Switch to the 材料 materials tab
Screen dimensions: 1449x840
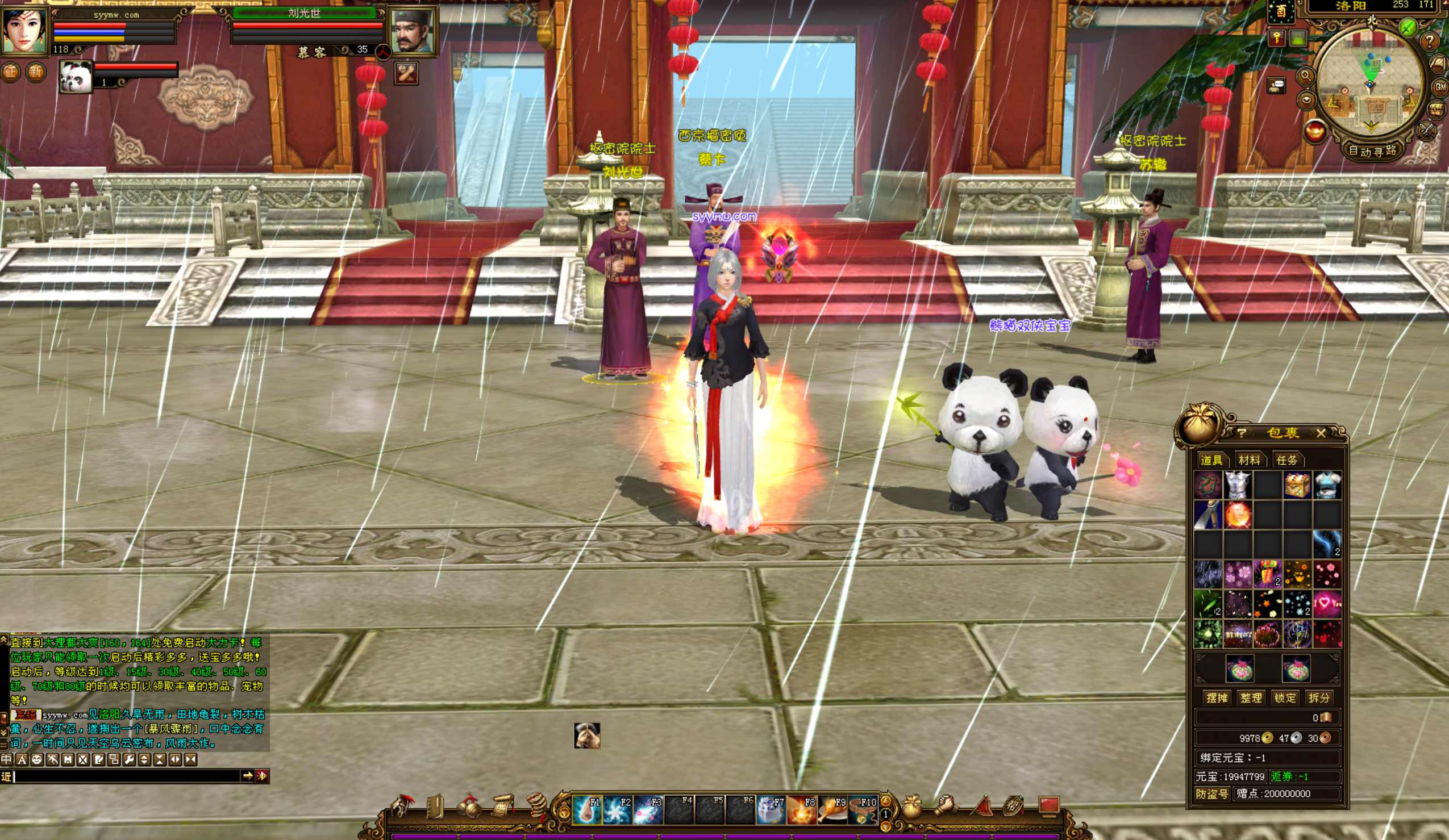click(1249, 460)
